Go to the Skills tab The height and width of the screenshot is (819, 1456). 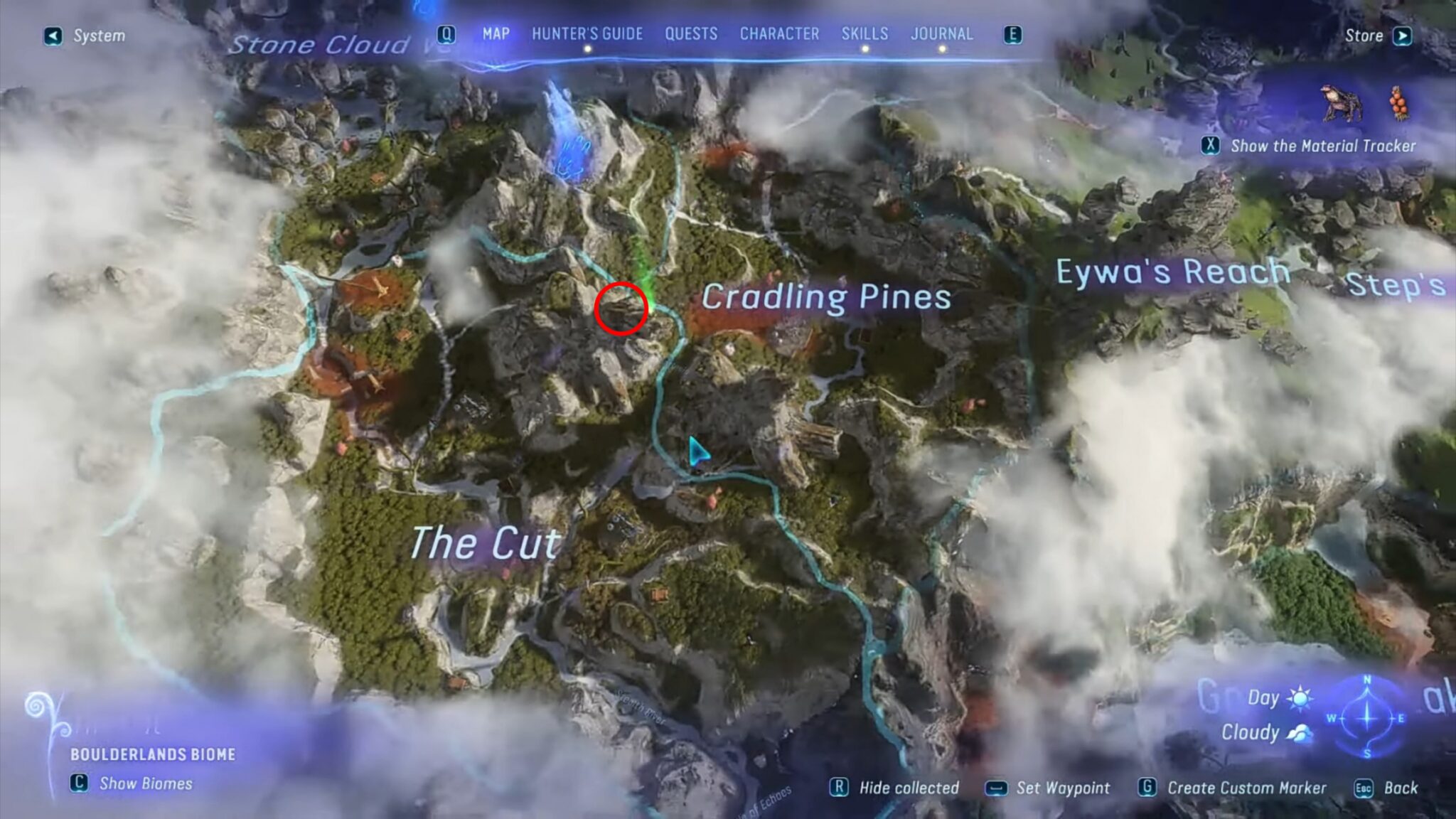(x=864, y=34)
